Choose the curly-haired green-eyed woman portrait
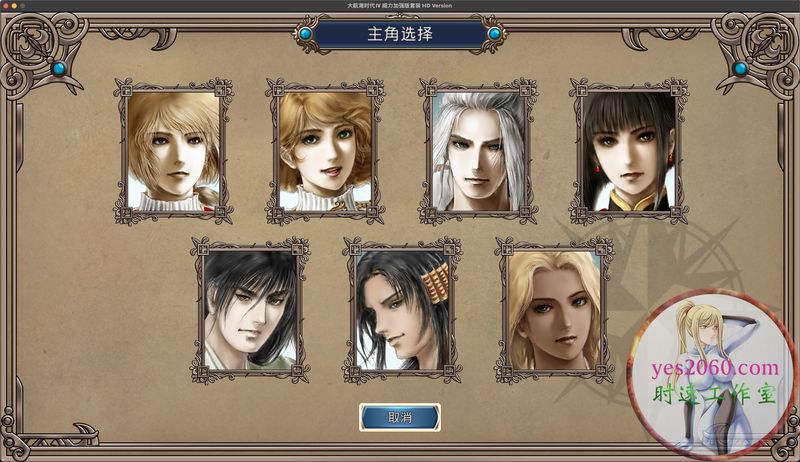Viewport: 800px width, 462px height. 325,151
